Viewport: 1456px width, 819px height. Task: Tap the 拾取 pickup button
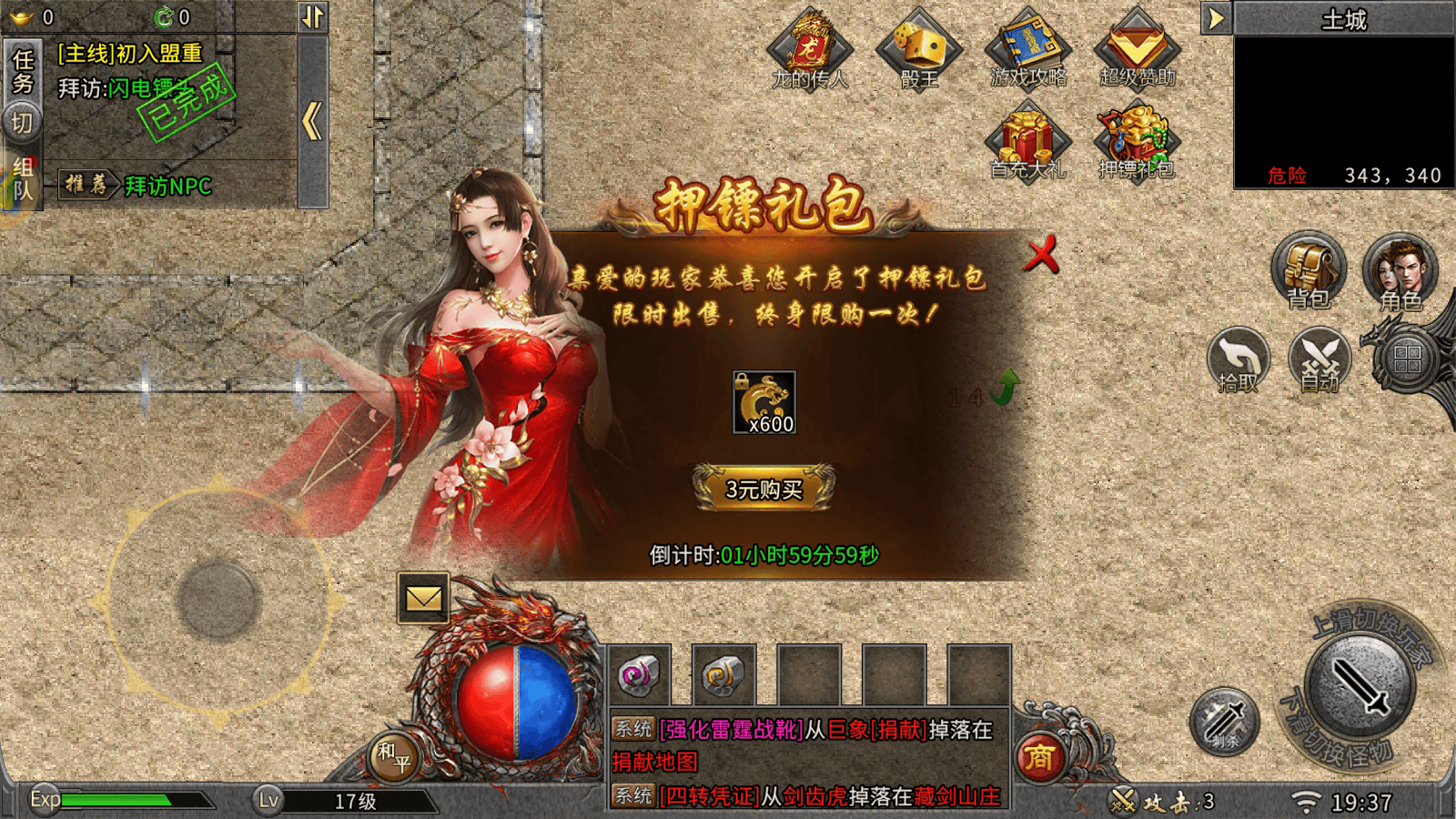[x=1238, y=360]
